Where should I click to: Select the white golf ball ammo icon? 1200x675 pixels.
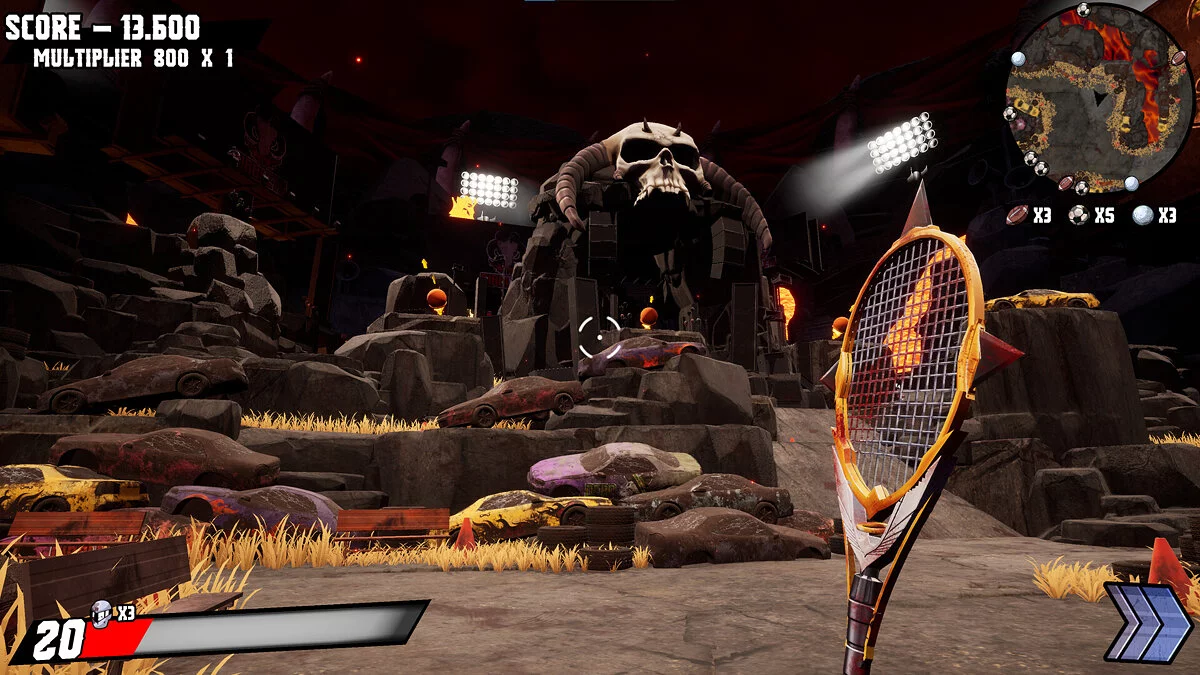point(1142,214)
